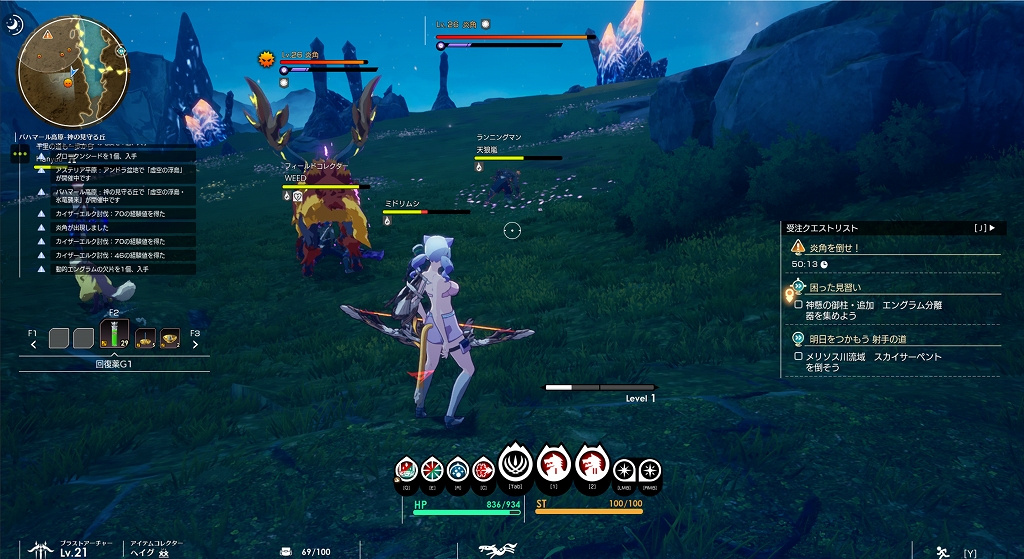Viewport: 1024px width, 559px height.
Task: Click the right arrow of the item shortcut bar
Action: click(x=194, y=344)
